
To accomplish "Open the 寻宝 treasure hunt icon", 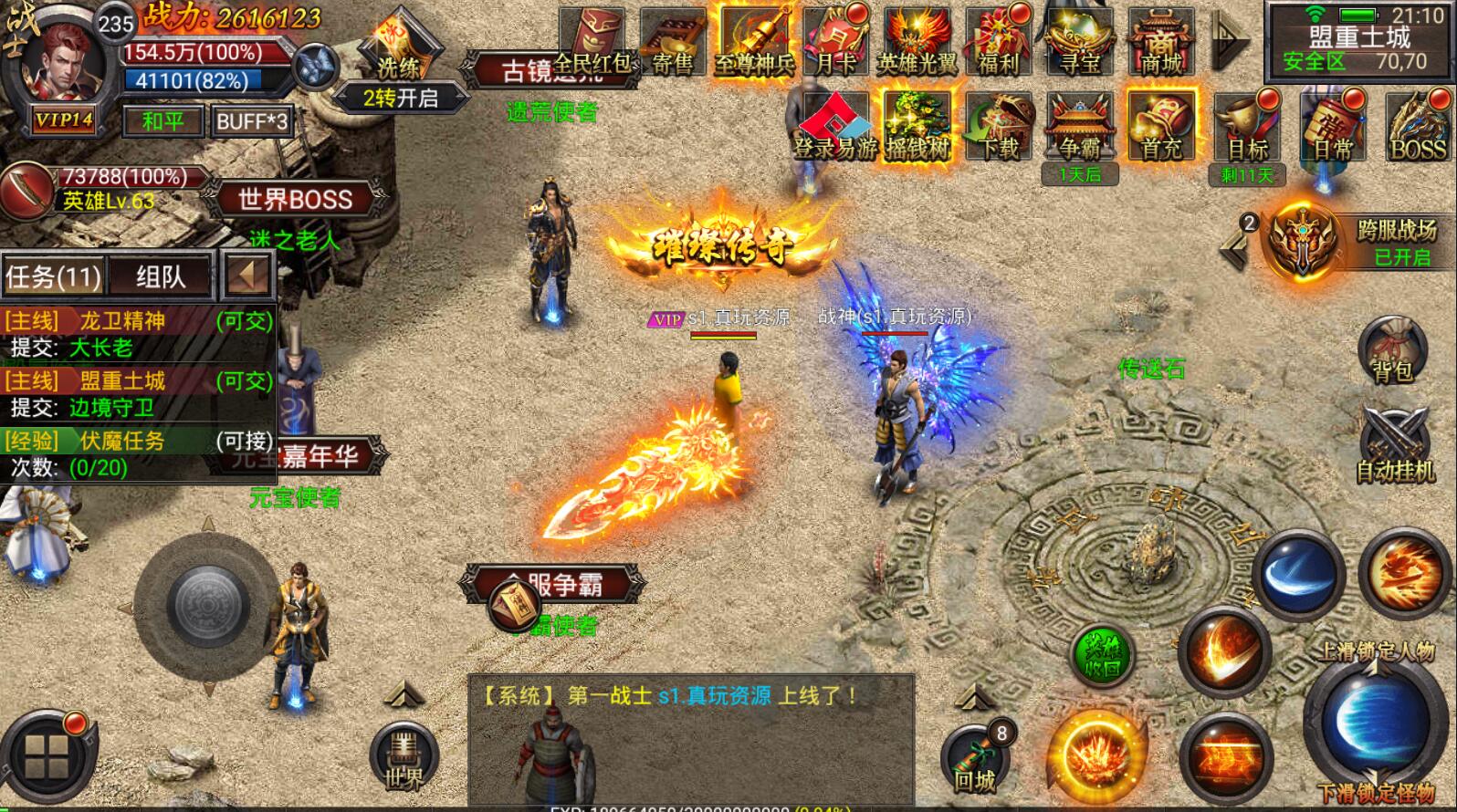I will pos(1079,41).
